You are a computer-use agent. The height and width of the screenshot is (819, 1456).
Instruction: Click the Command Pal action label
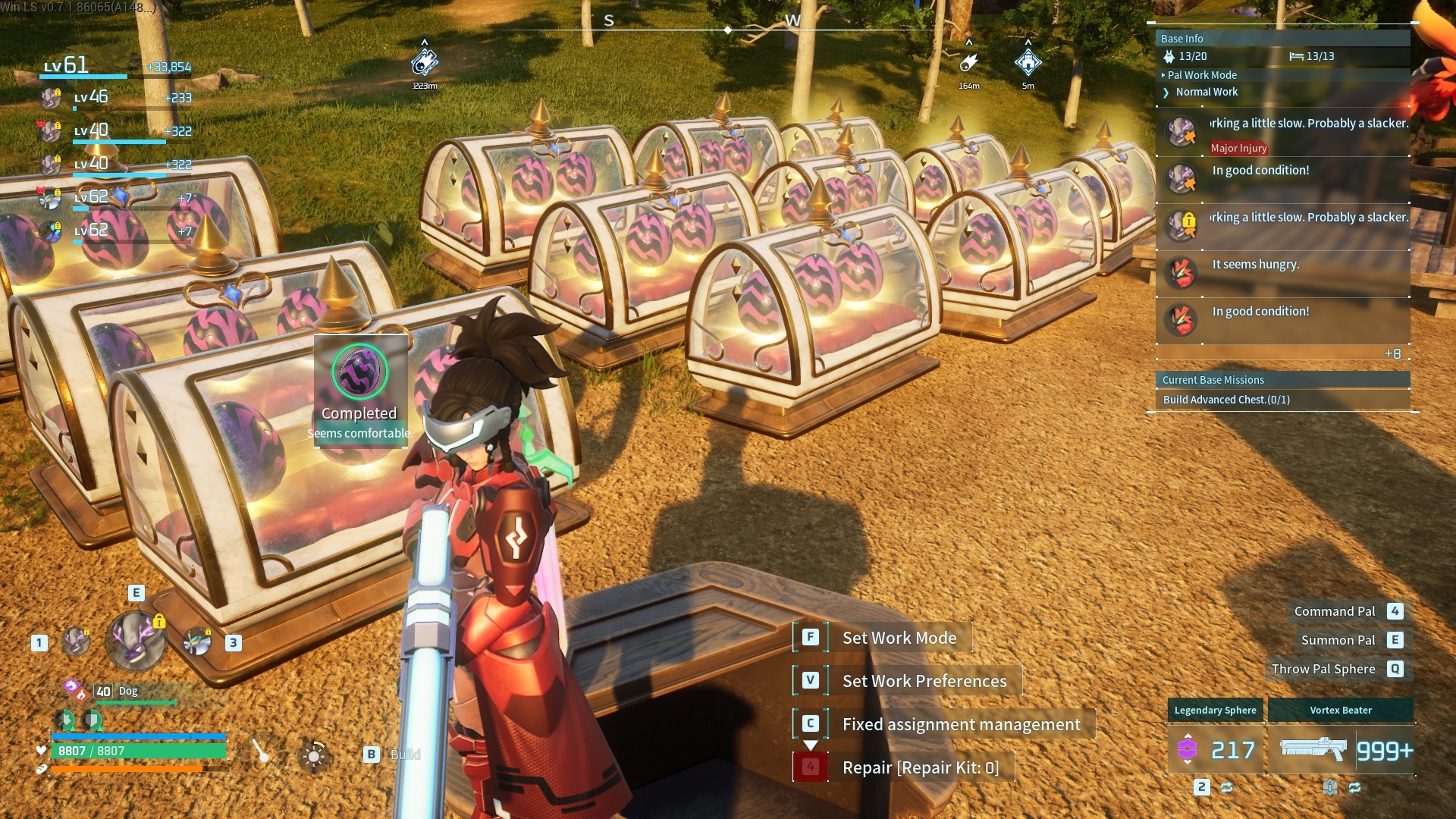pyautogui.click(x=1334, y=611)
